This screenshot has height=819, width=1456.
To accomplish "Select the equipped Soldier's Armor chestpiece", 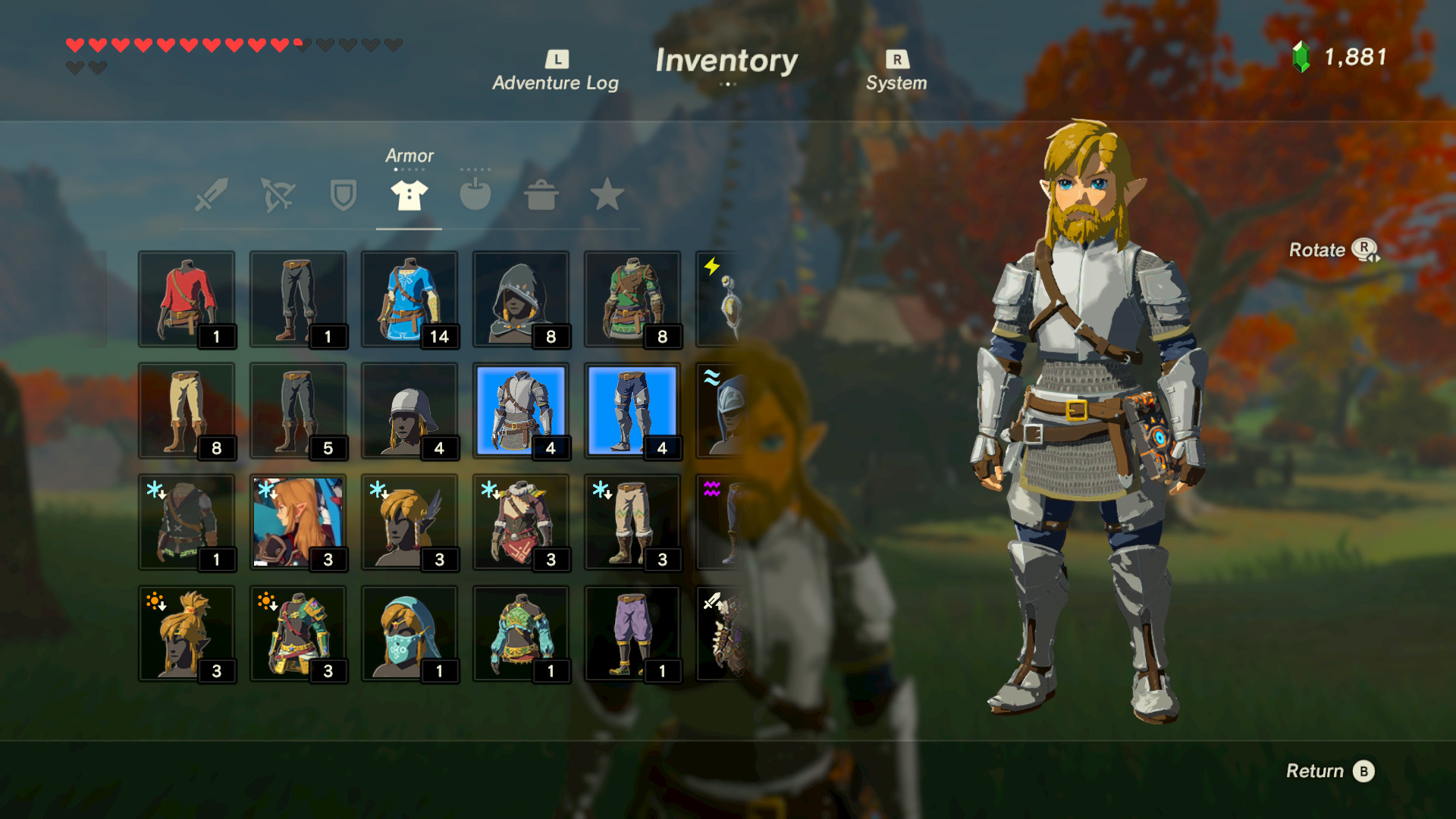I will click(x=521, y=410).
